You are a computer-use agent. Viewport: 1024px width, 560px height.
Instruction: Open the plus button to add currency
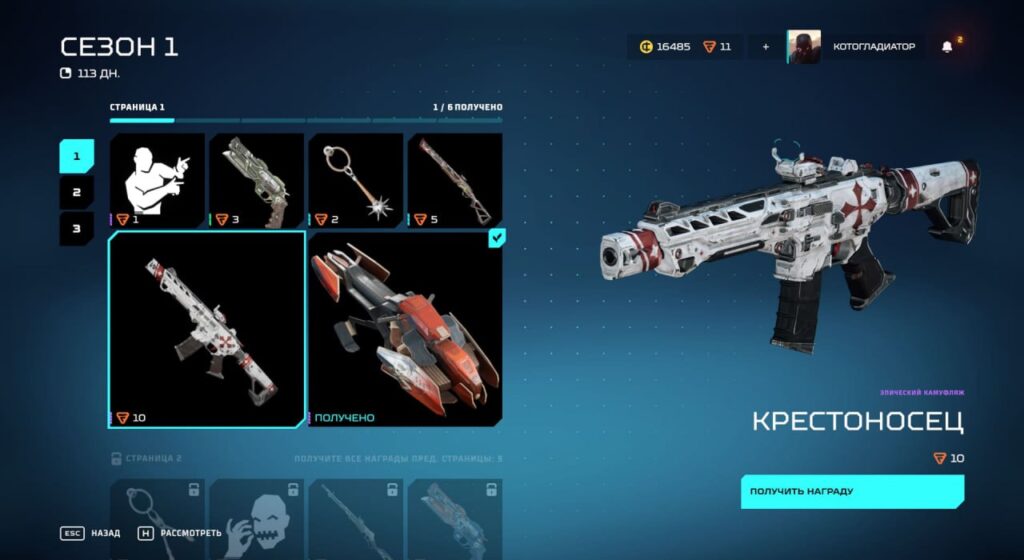tap(766, 47)
